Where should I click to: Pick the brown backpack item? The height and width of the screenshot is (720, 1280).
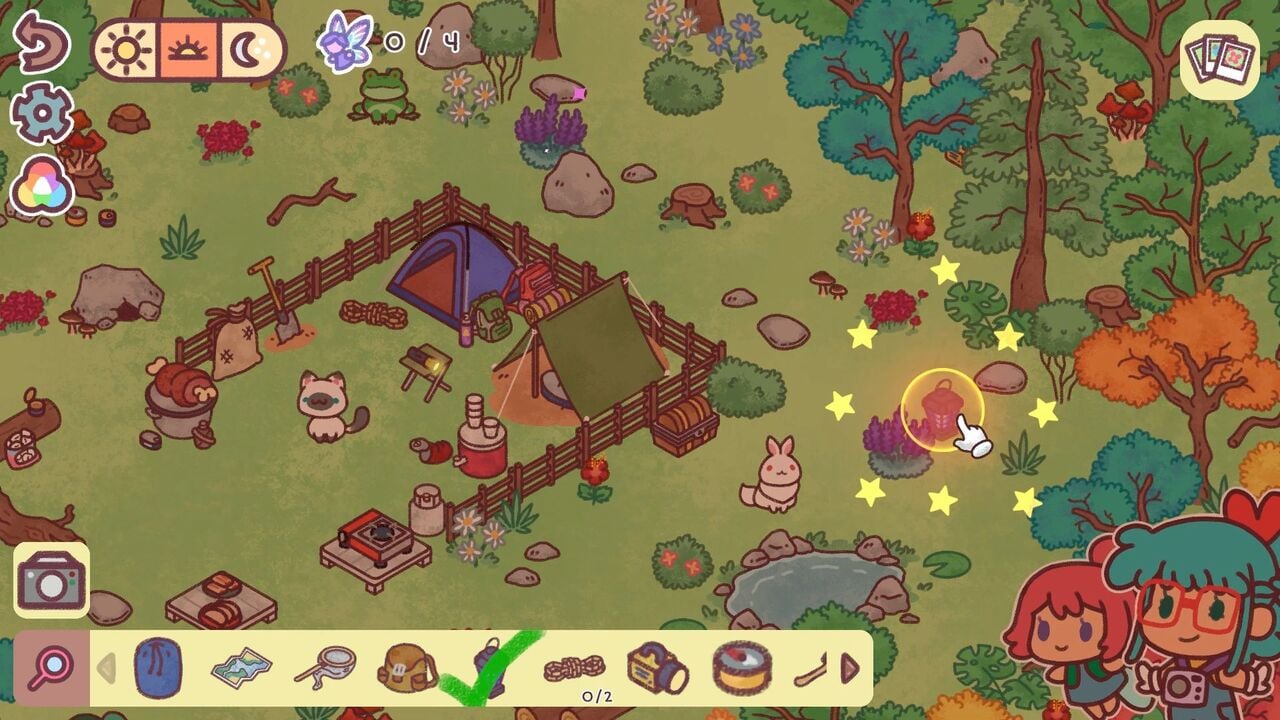tap(407, 667)
